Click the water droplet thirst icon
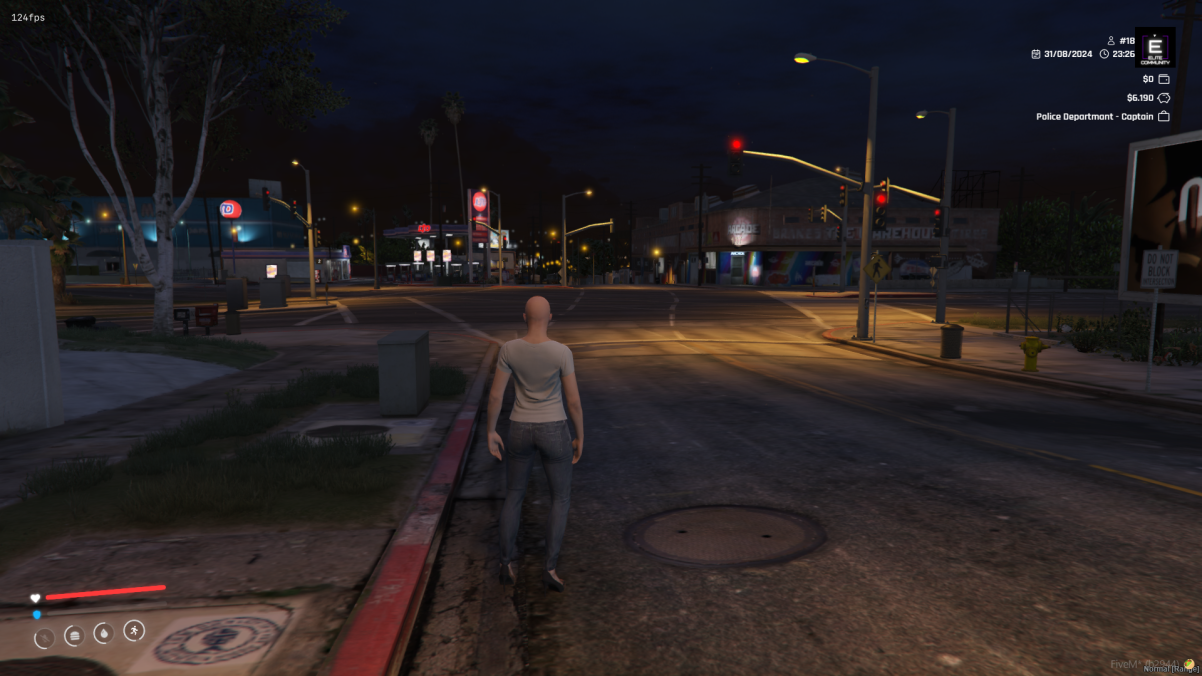 click(x=103, y=633)
